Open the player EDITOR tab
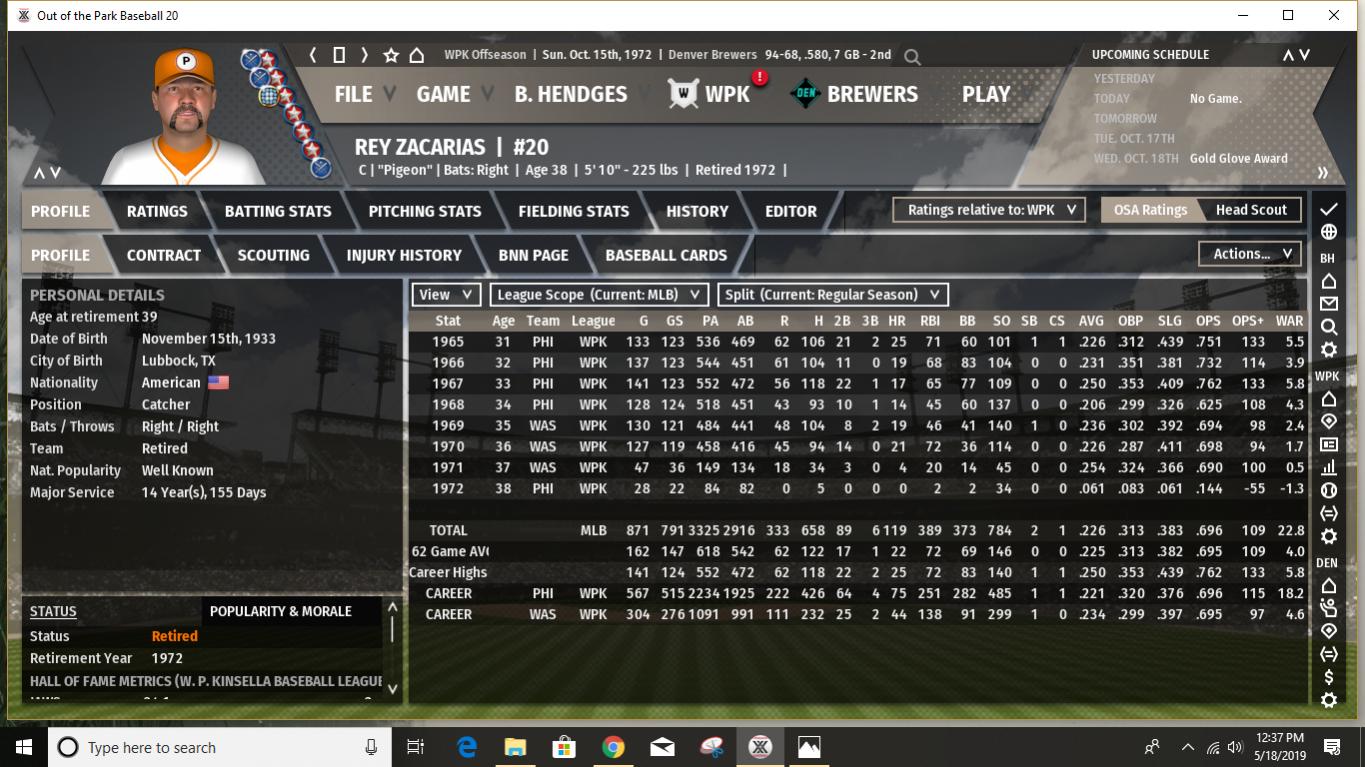 tap(791, 211)
